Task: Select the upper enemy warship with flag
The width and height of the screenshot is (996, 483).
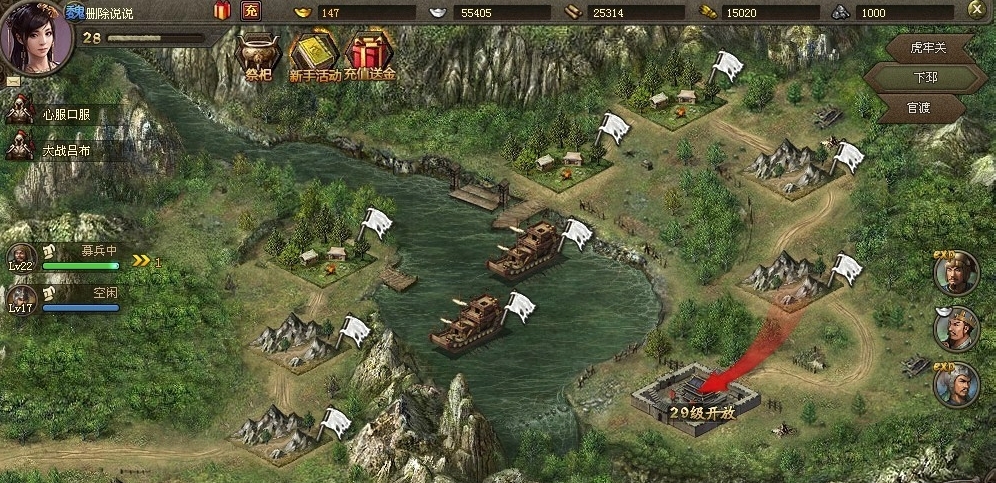Action: (525, 250)
